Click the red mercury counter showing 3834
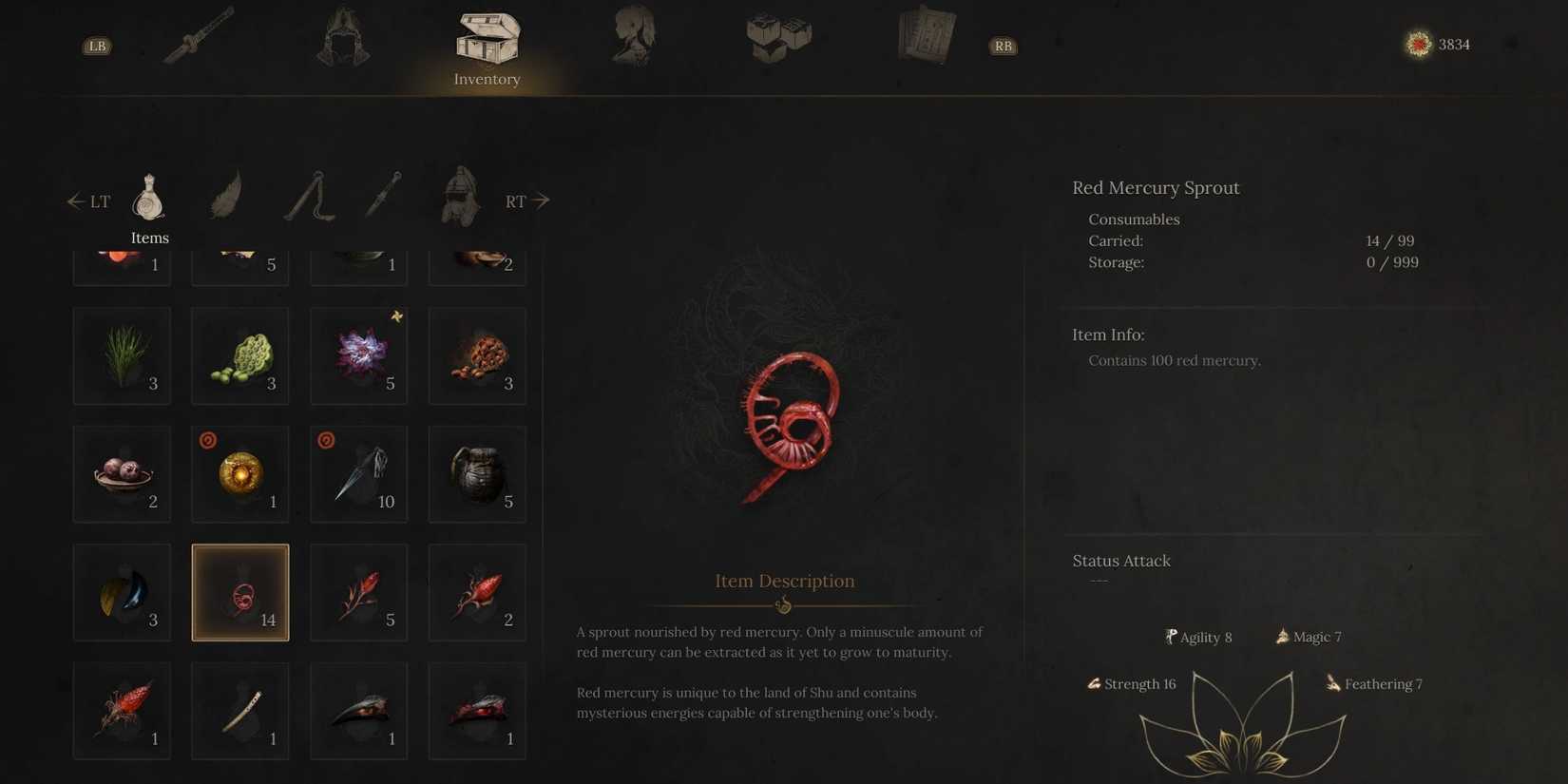This screenshot has height=784, width=1568. [1435, 44]
